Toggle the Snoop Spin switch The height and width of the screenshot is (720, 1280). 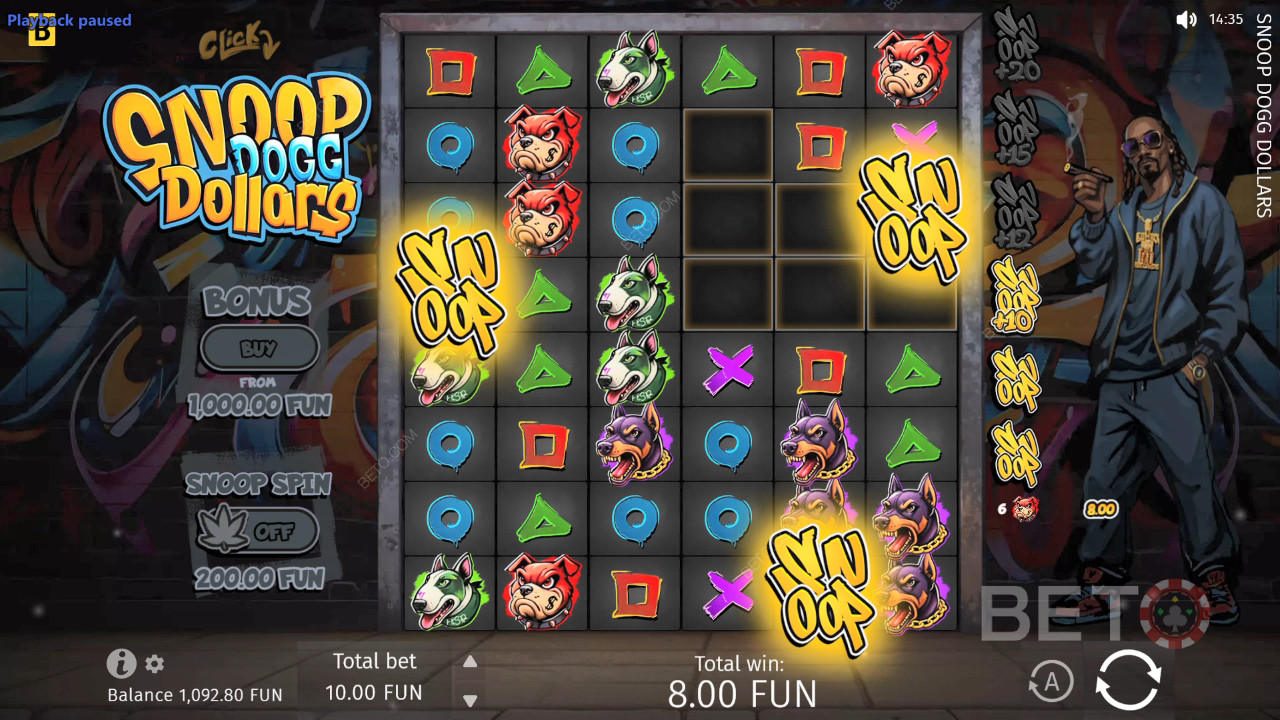click(x=258, y=531)
